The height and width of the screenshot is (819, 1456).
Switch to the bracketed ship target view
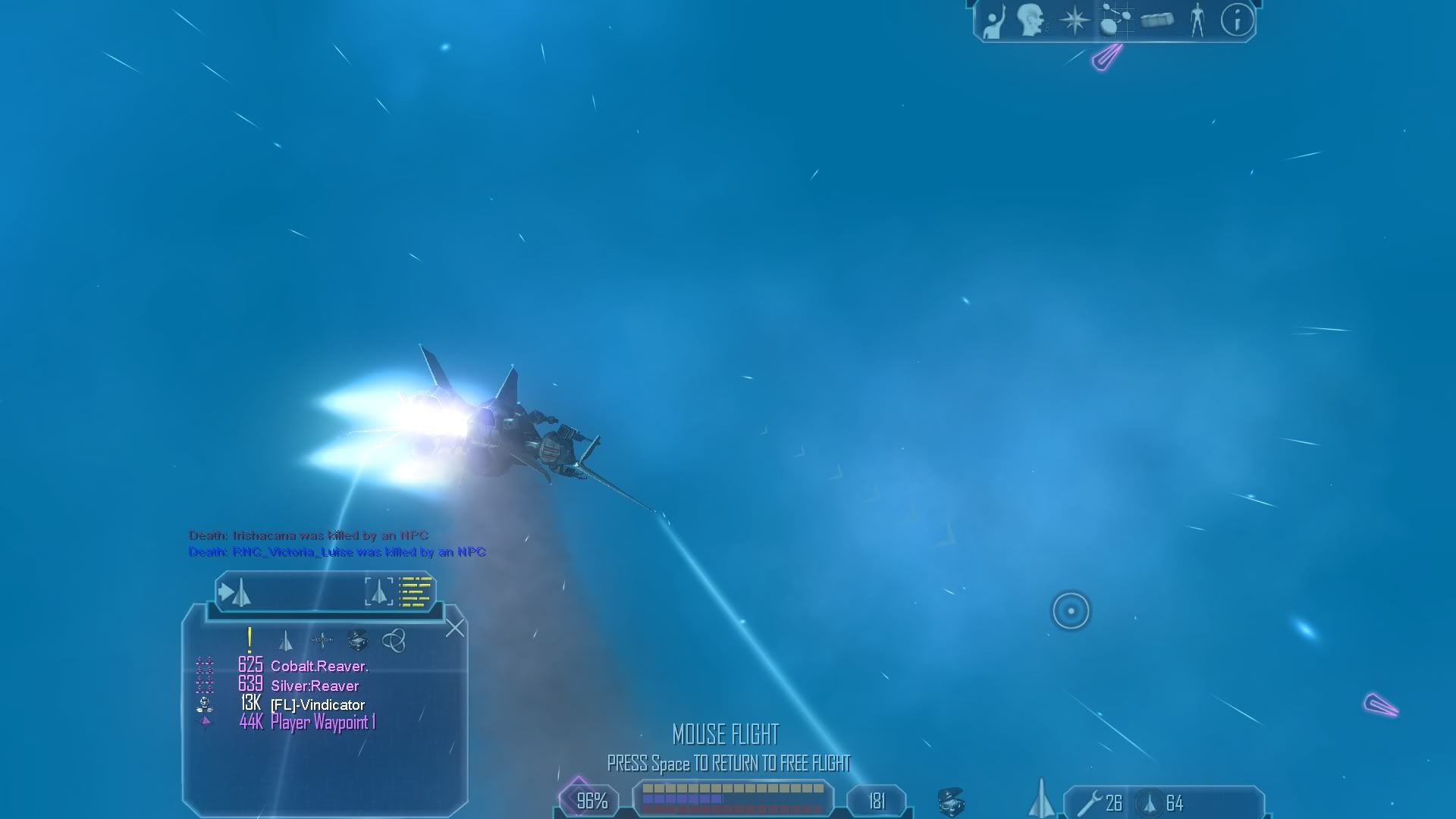click(378, 591)
